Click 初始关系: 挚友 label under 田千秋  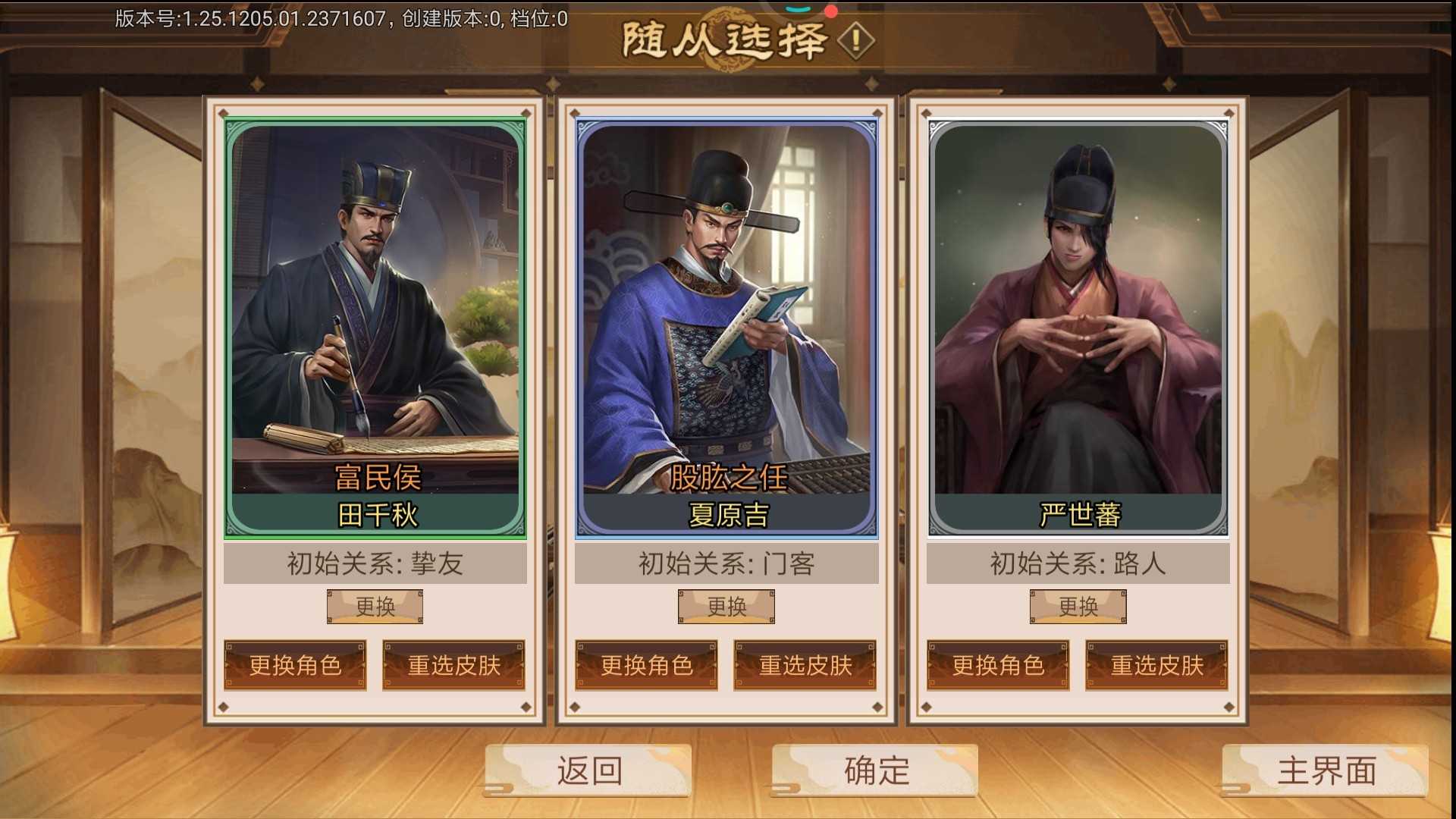[x=374, y=564]
